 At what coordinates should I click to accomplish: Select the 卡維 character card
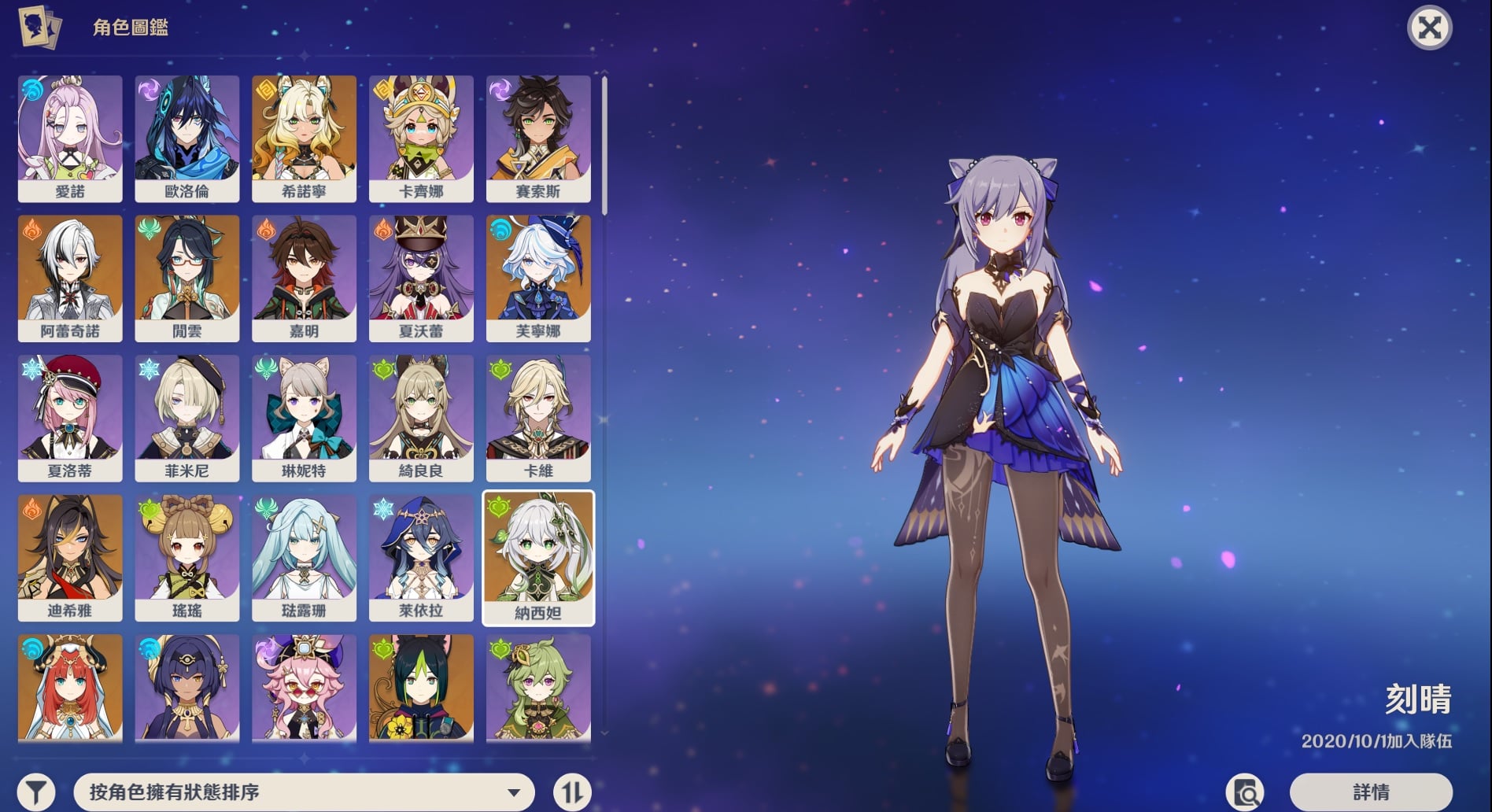coord(538,417)
